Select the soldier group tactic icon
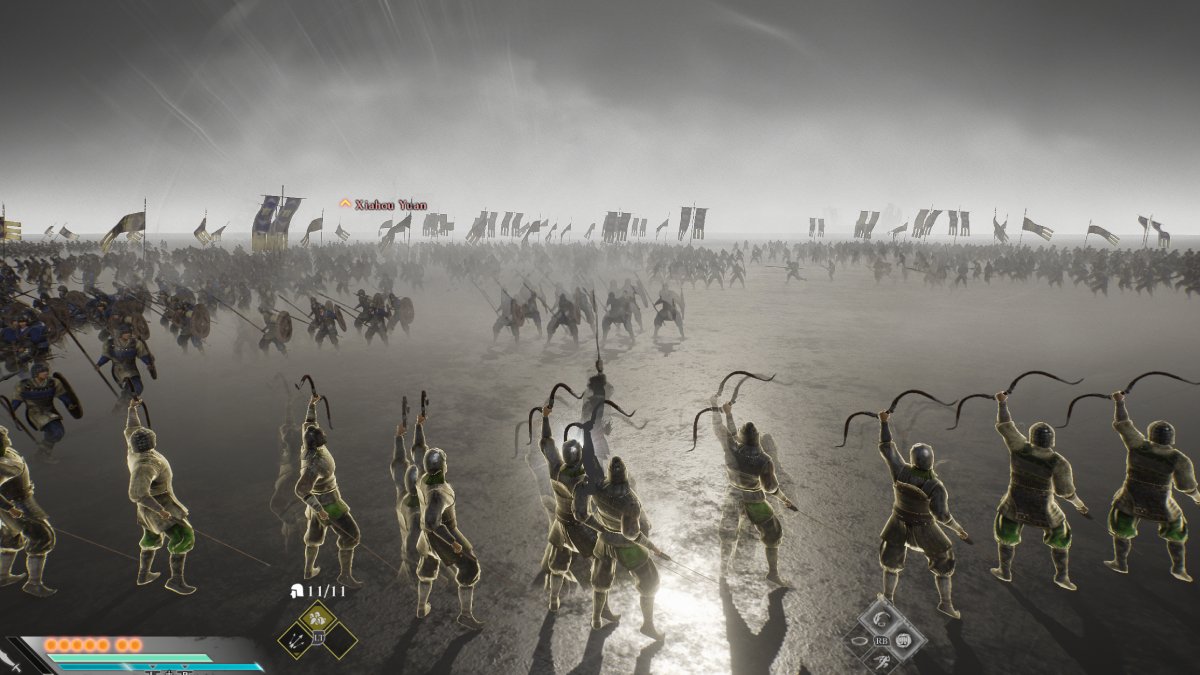This screenshot has height=675, width=1200. tap(319, 620)
